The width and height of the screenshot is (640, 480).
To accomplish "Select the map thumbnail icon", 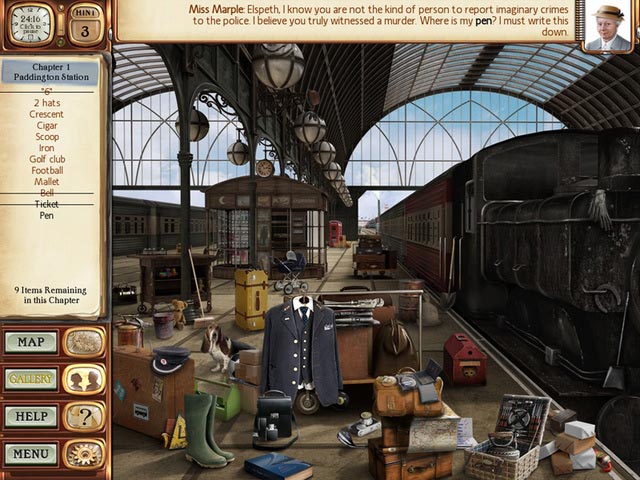I will tap(84, 342).
